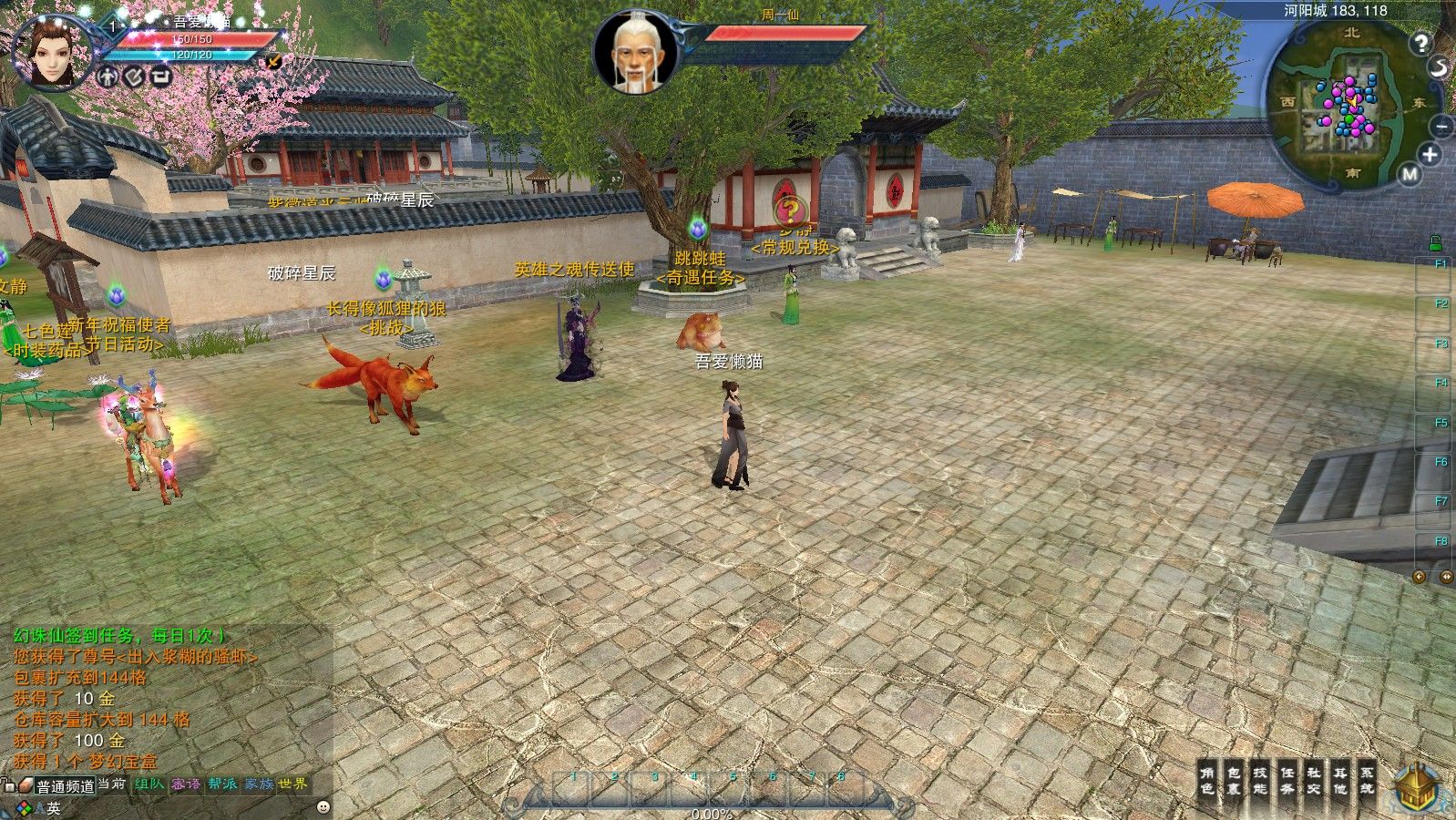Zoom in the minimap with plus button
Screen dimensions: 1456x820
tap(1430, 155)
